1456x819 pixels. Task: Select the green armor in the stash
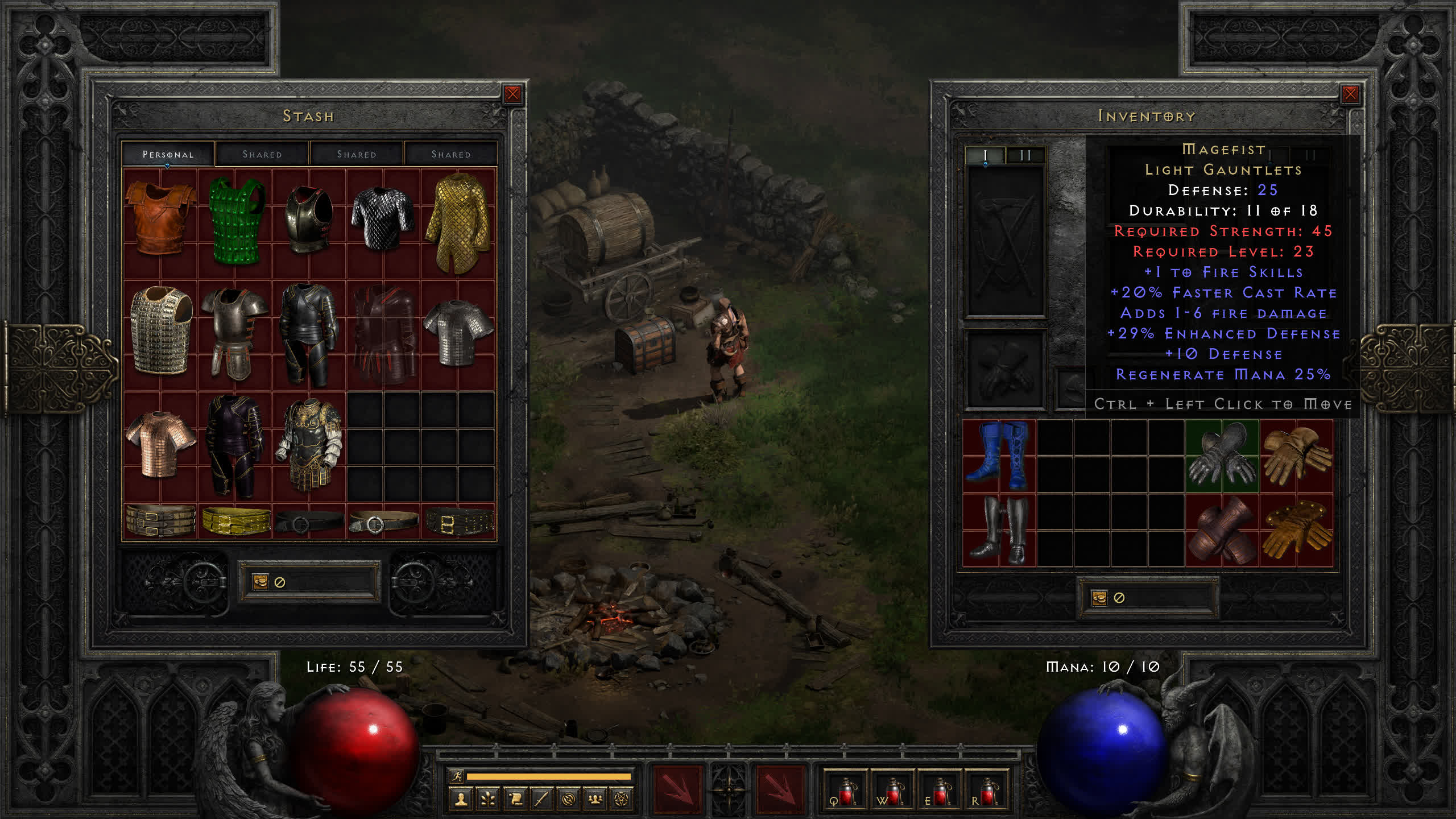point(236,221)
